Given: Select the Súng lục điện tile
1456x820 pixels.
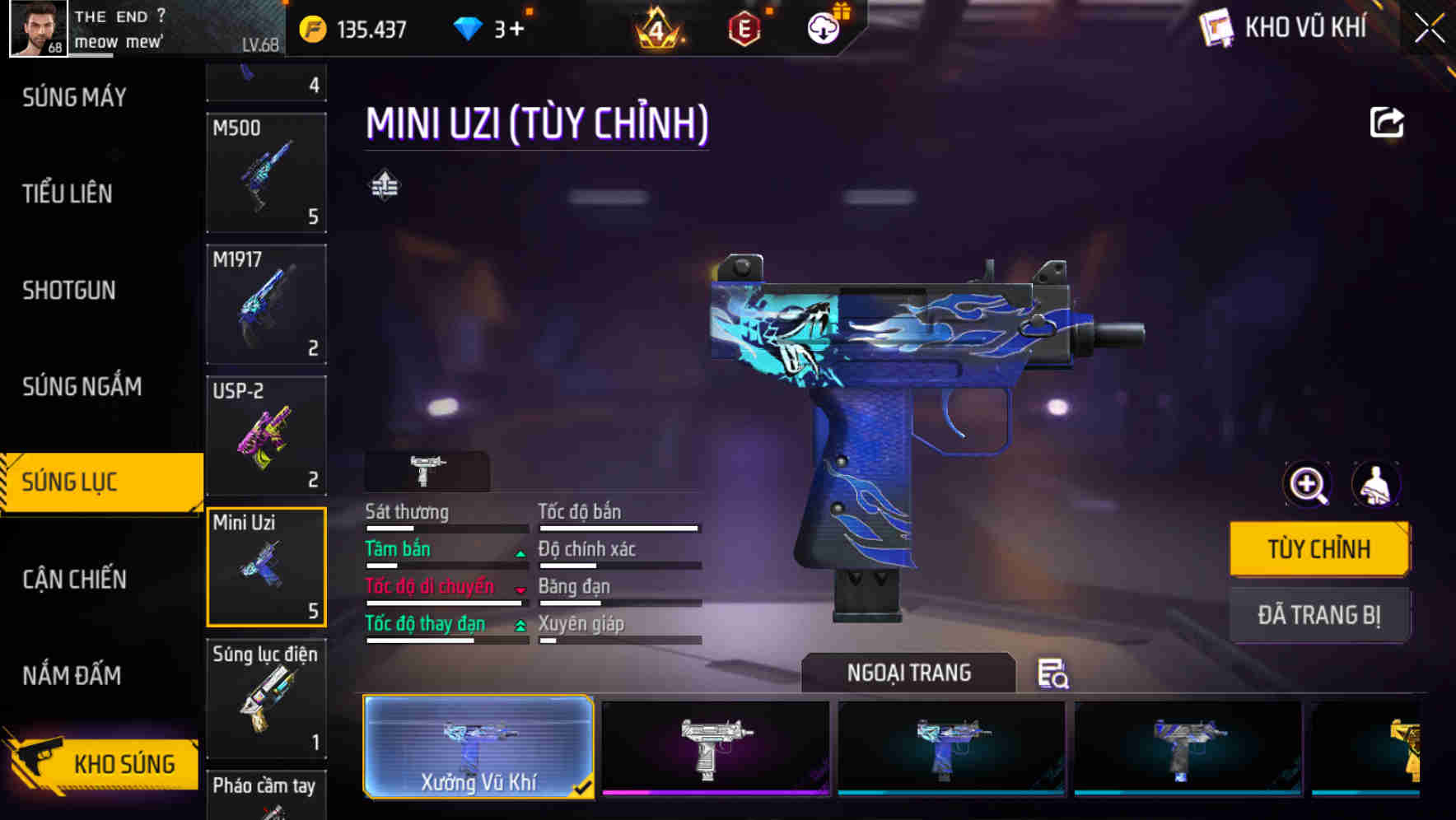Looking at the screenshot, I should (266, 698).
